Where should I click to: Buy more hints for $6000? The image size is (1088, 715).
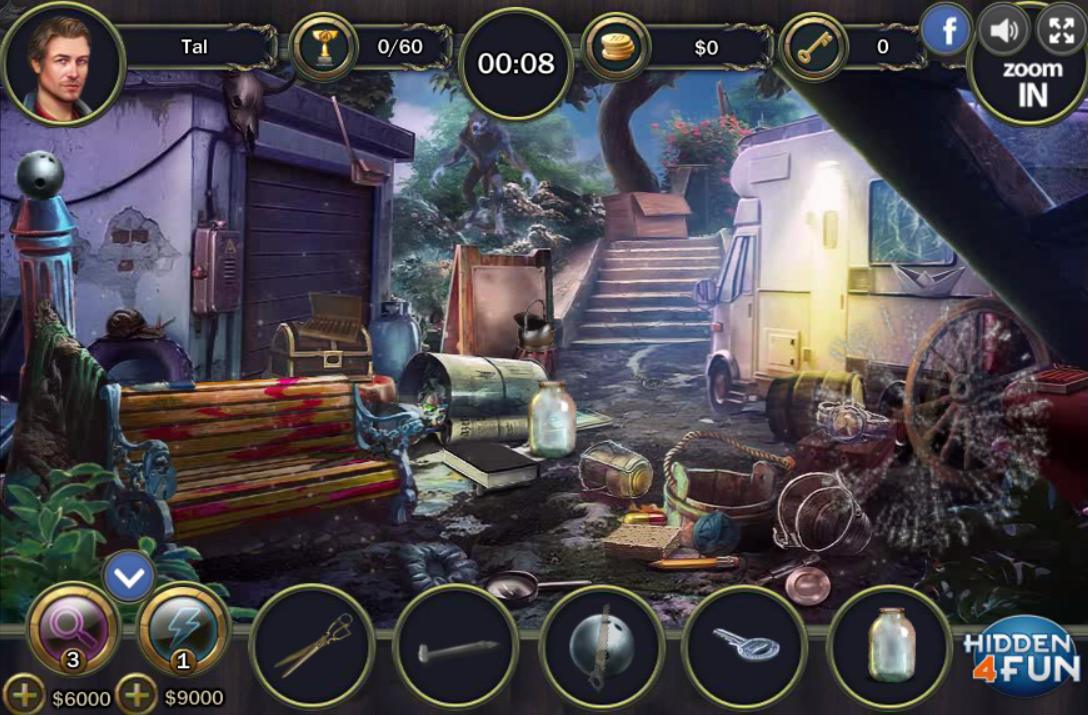24,695
